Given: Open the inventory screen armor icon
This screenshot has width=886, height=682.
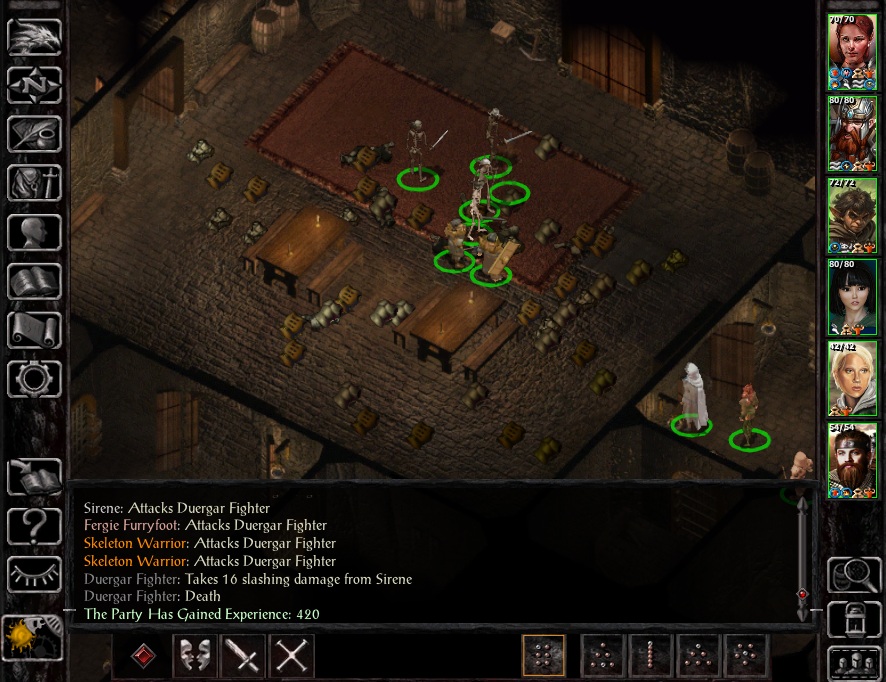Looking at the screenshot, I should click(x=34, y=183).
